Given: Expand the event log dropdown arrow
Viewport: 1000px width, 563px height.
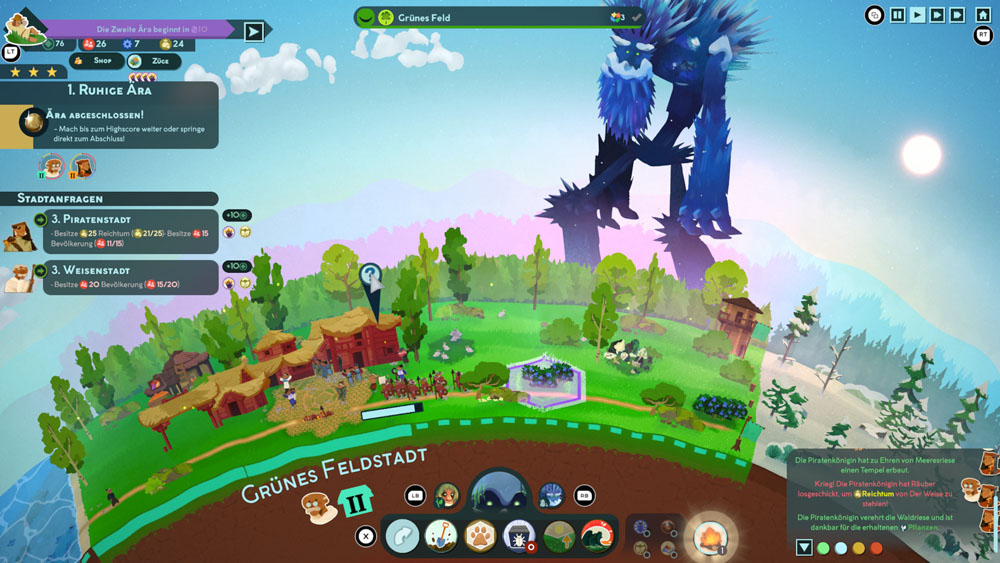Looking at the screenshot, I should [x=803, y=548].
